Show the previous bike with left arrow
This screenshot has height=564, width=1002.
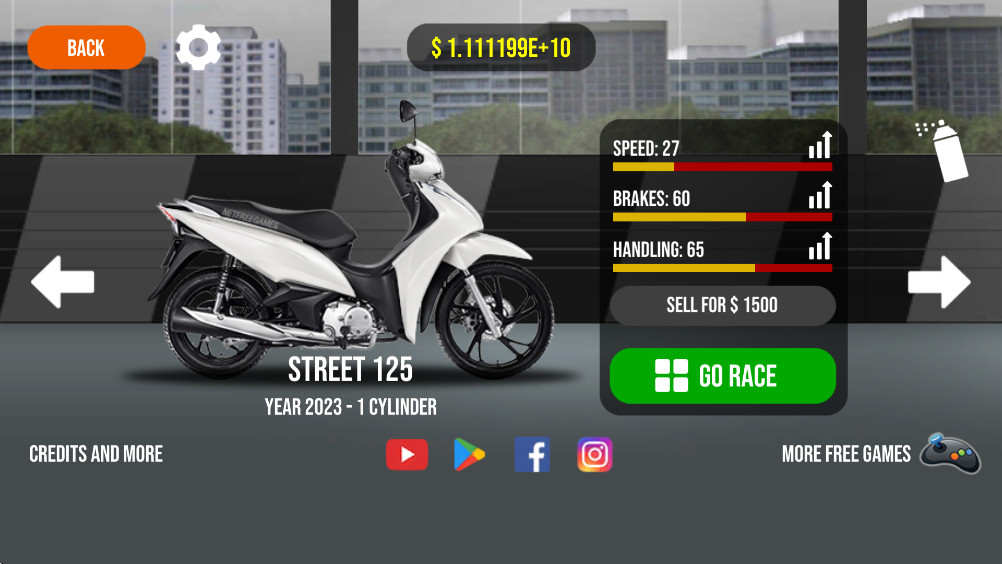[x=62, y=282]
